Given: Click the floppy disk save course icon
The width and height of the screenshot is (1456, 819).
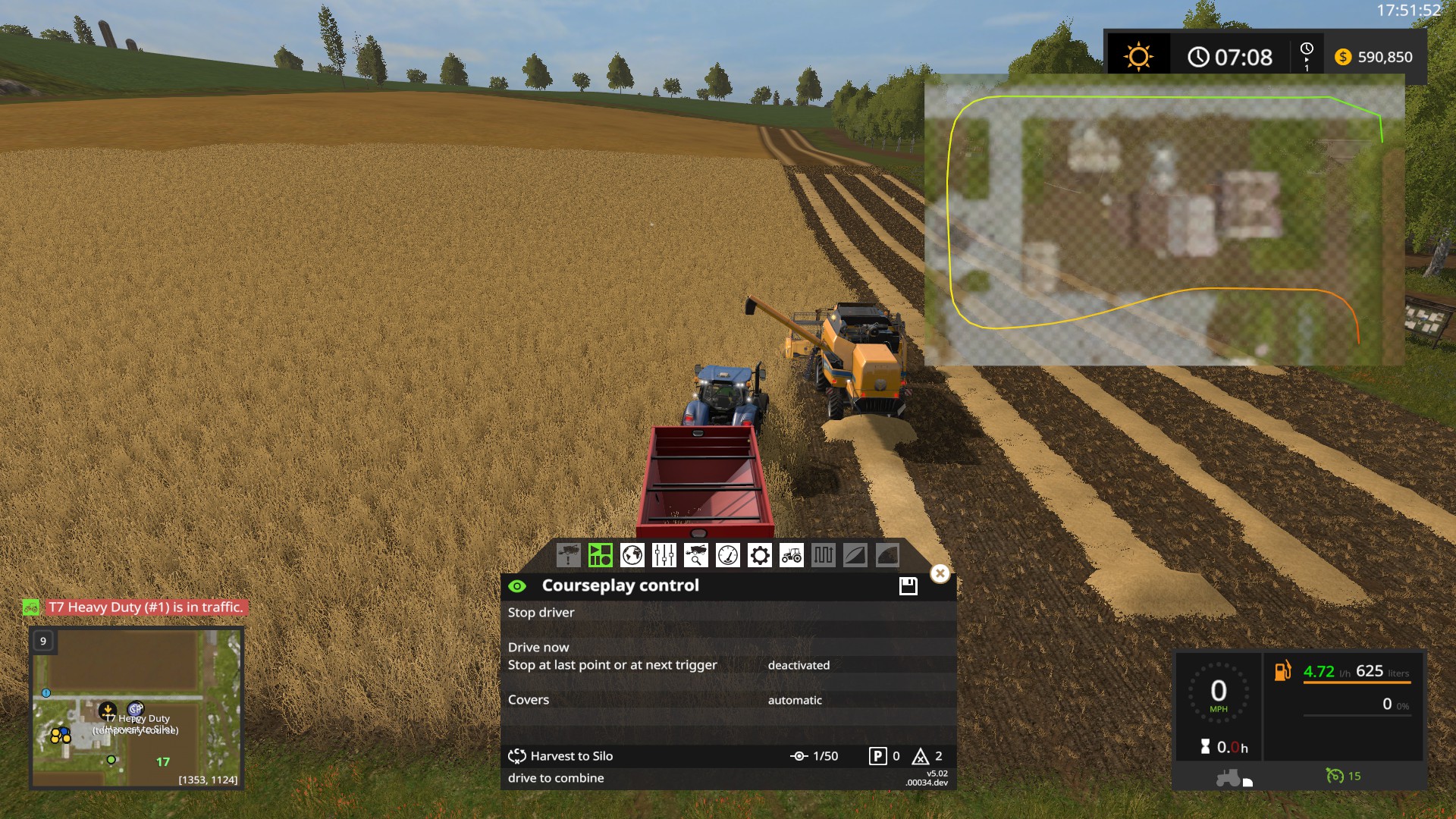Looking at the screenshot, I should point(907,585).
